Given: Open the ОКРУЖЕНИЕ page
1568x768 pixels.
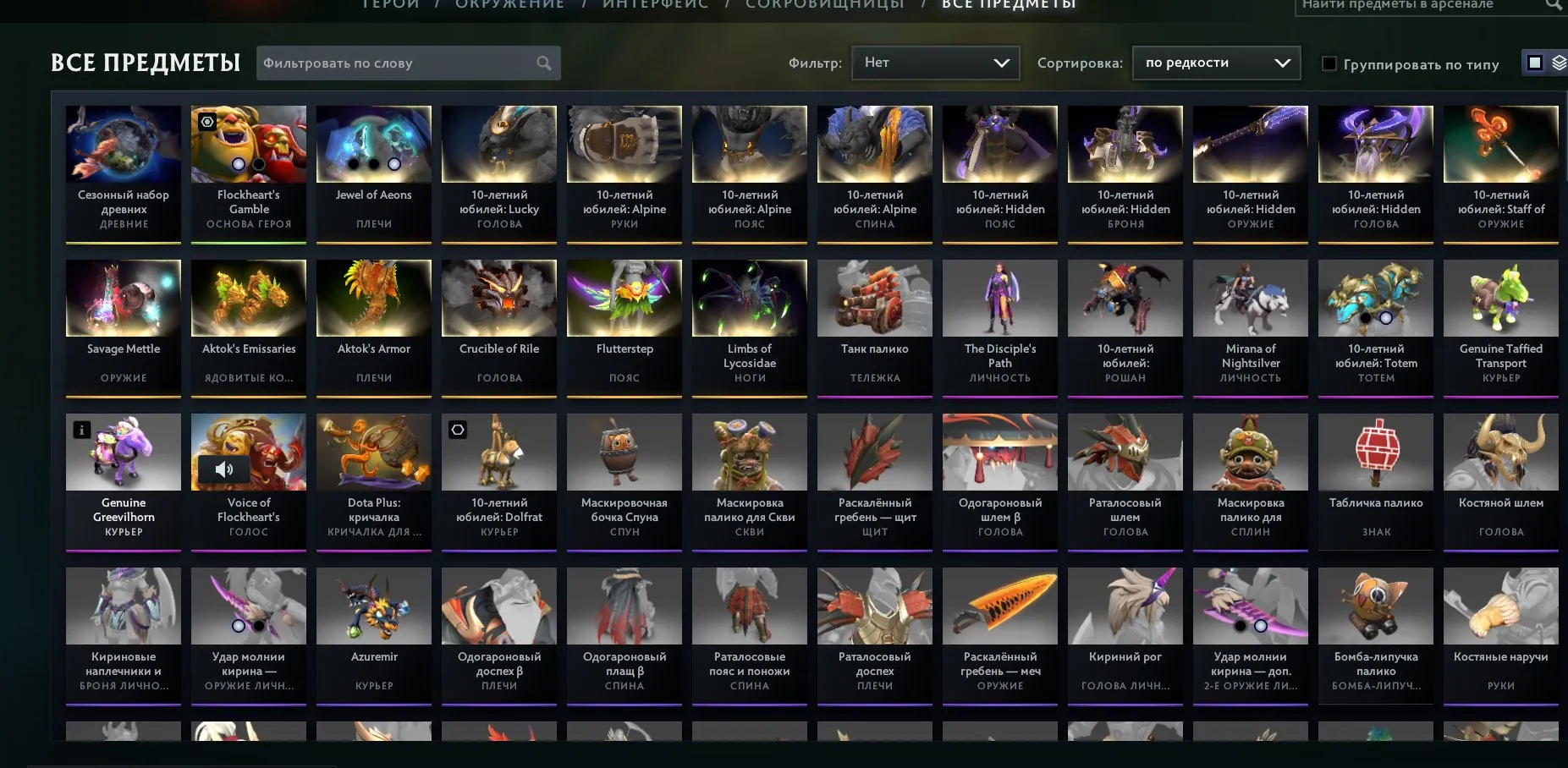Looking at the screenshot, I should (x=509, y=4).
